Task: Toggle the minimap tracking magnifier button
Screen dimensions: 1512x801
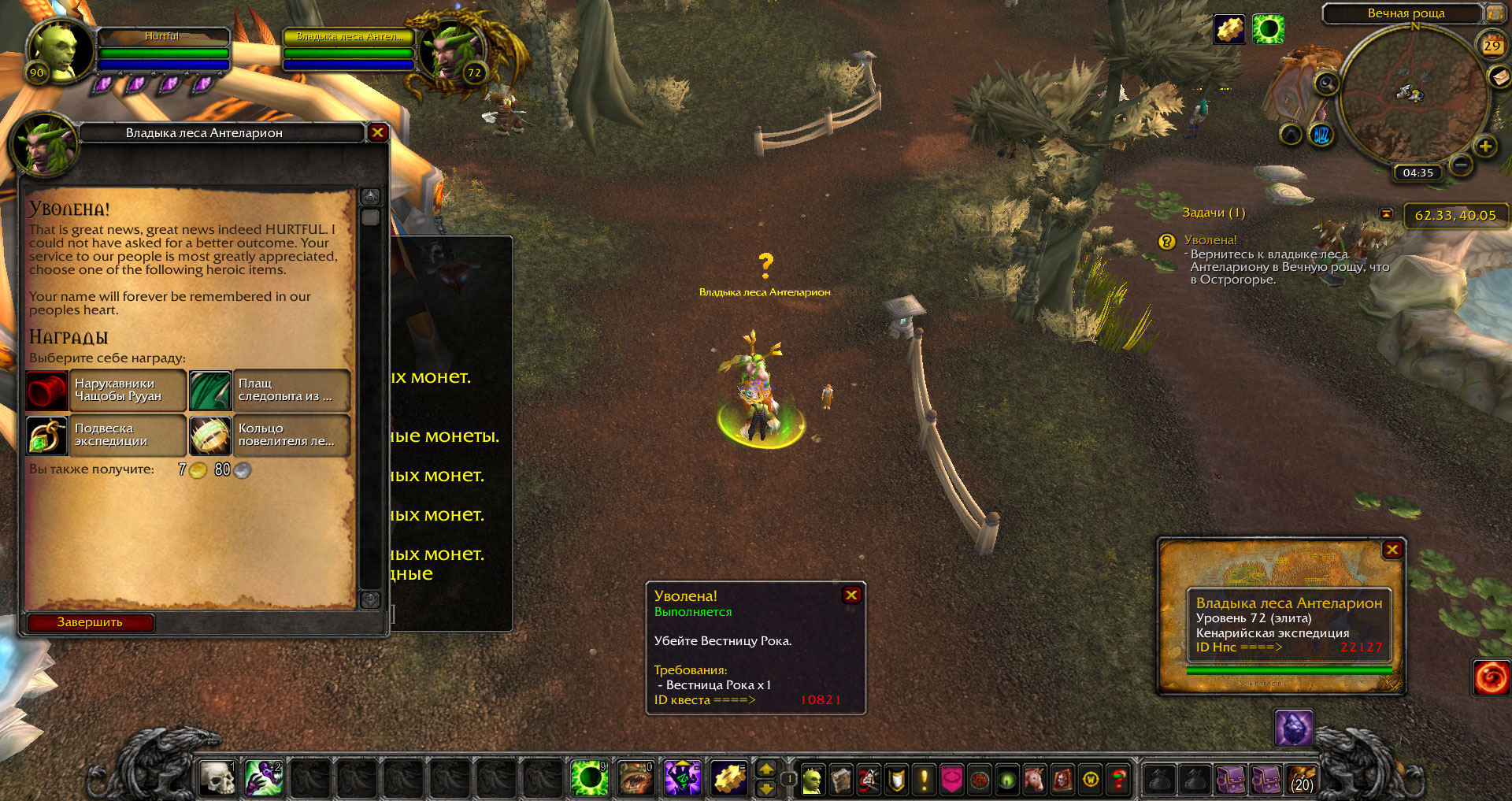Action: pyautogui.click(x=1327, y=83)
